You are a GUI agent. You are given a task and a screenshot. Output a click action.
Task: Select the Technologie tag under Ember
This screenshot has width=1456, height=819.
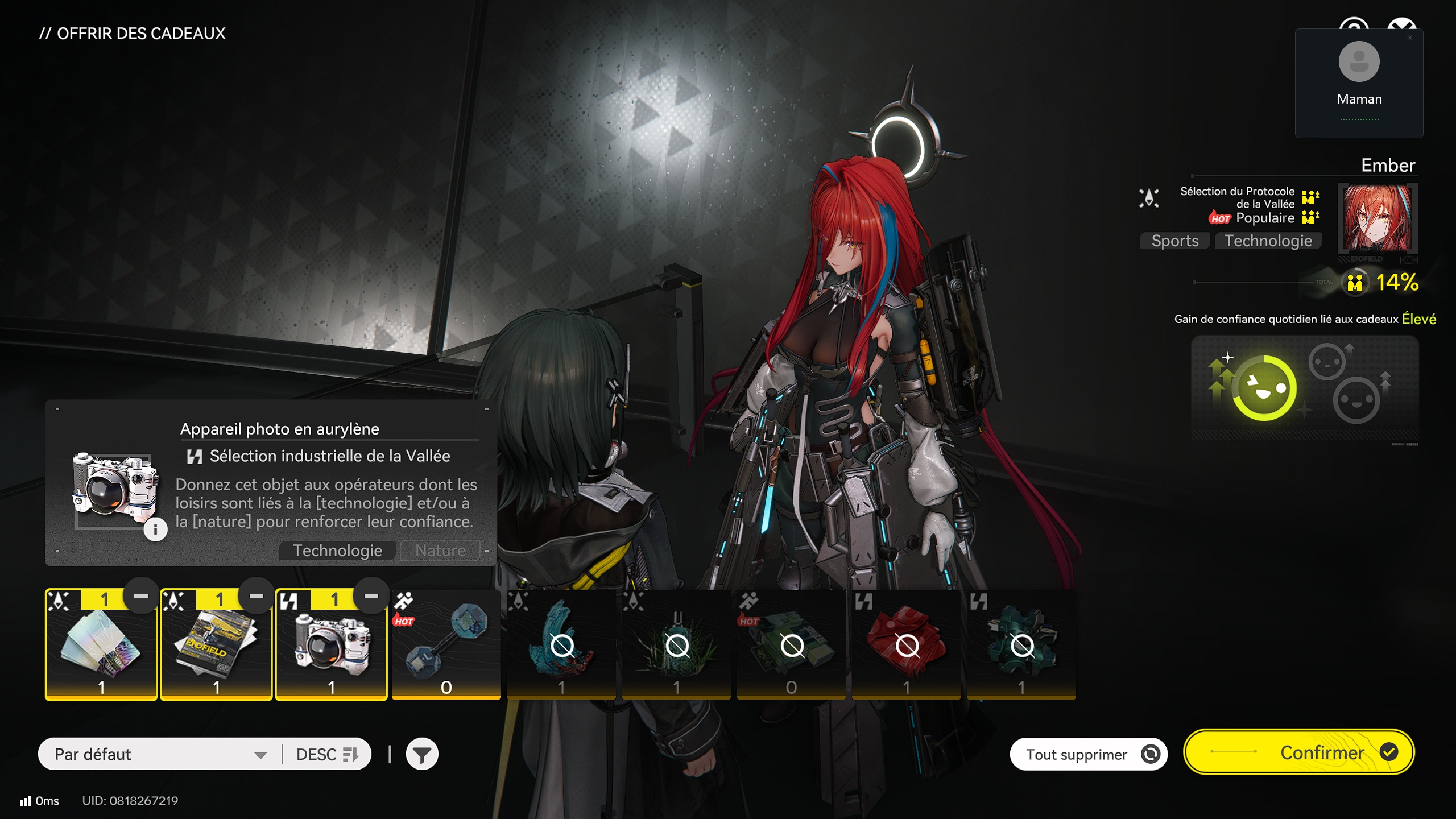click(x=1268, y=241)
